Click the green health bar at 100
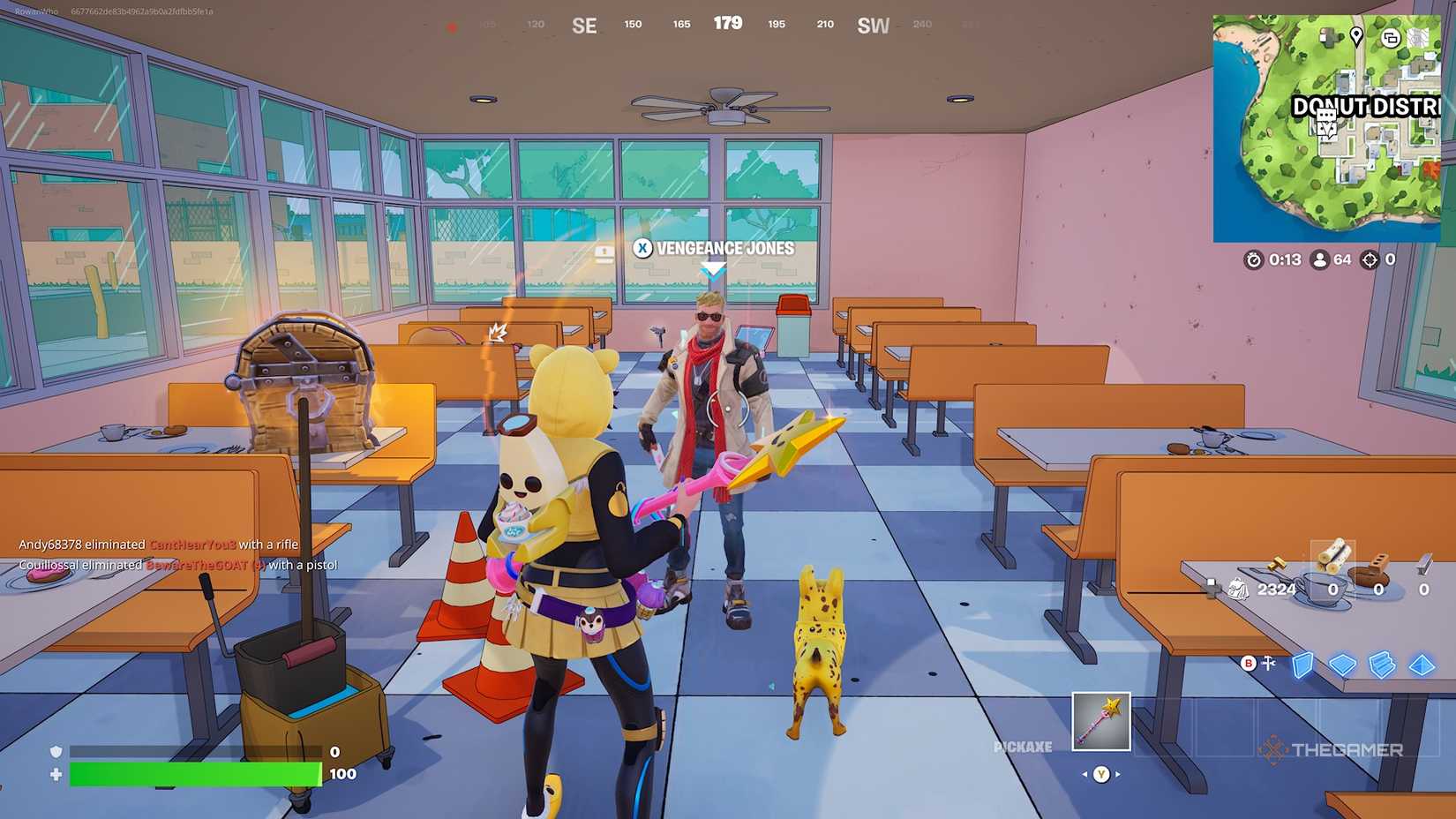 pyautogui.click(x=194, y=774)
